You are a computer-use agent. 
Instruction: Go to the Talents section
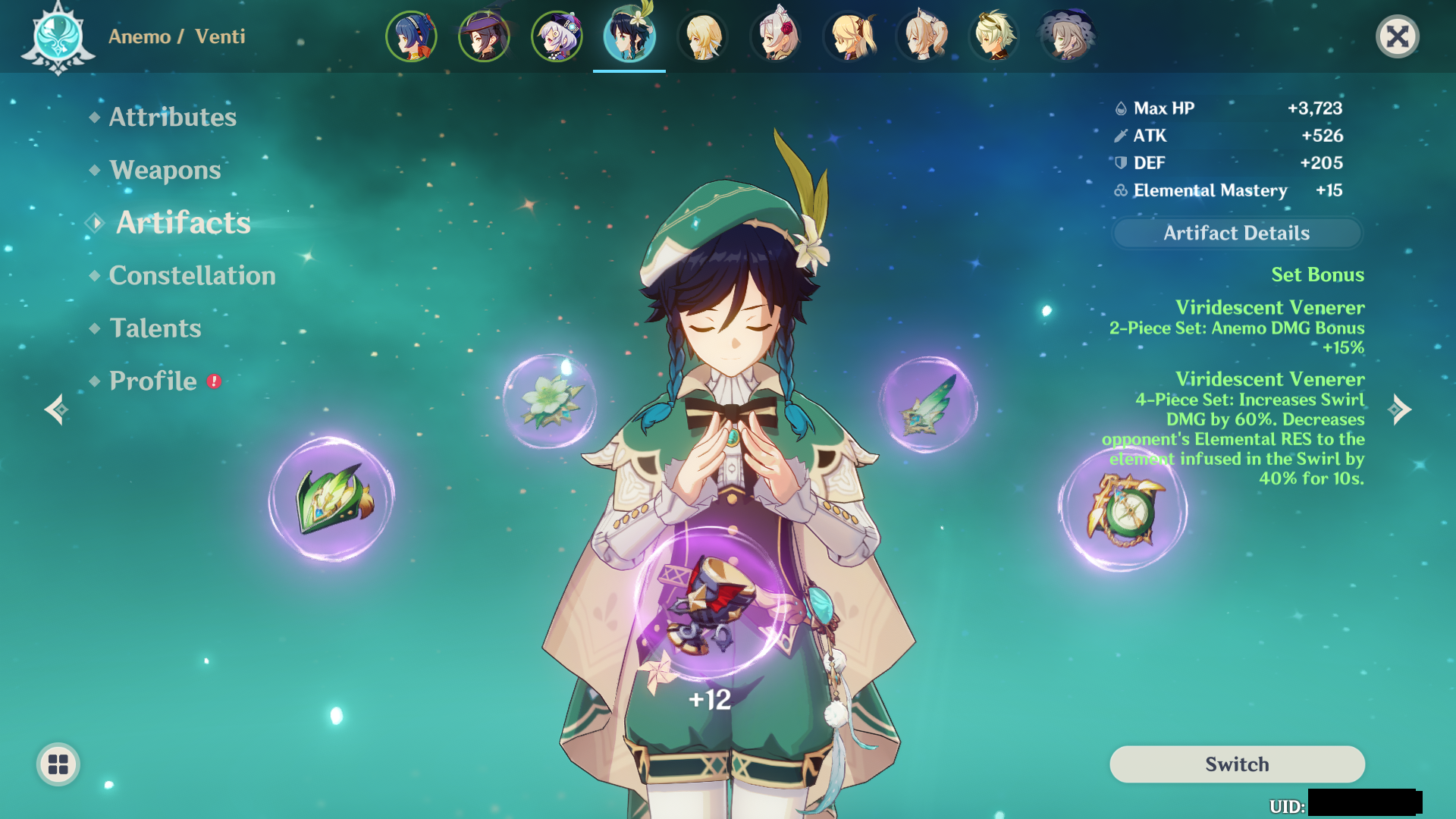tap(155, 328)
